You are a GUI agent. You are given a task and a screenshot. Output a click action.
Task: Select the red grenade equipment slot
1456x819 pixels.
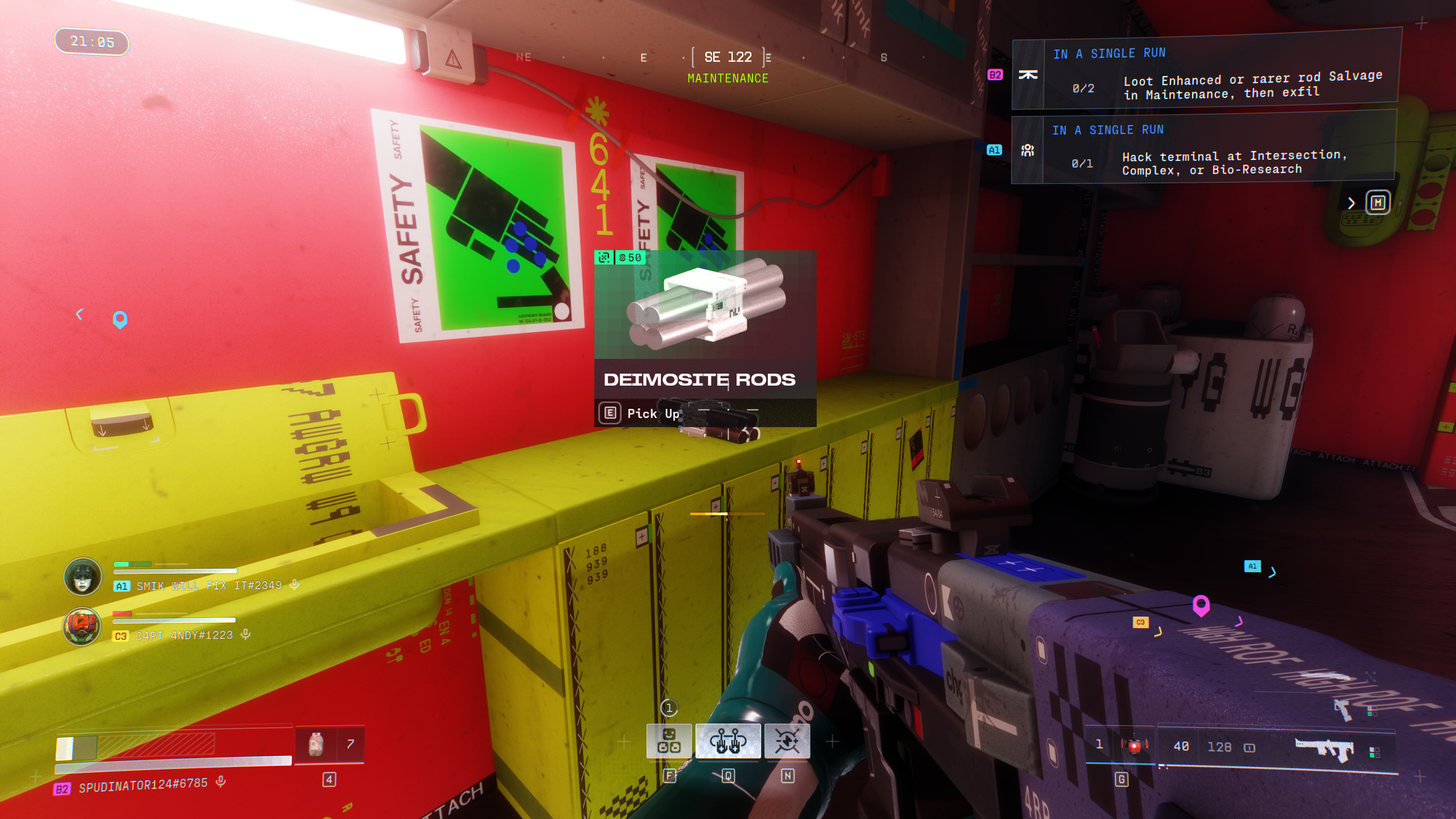[1134, 746]
